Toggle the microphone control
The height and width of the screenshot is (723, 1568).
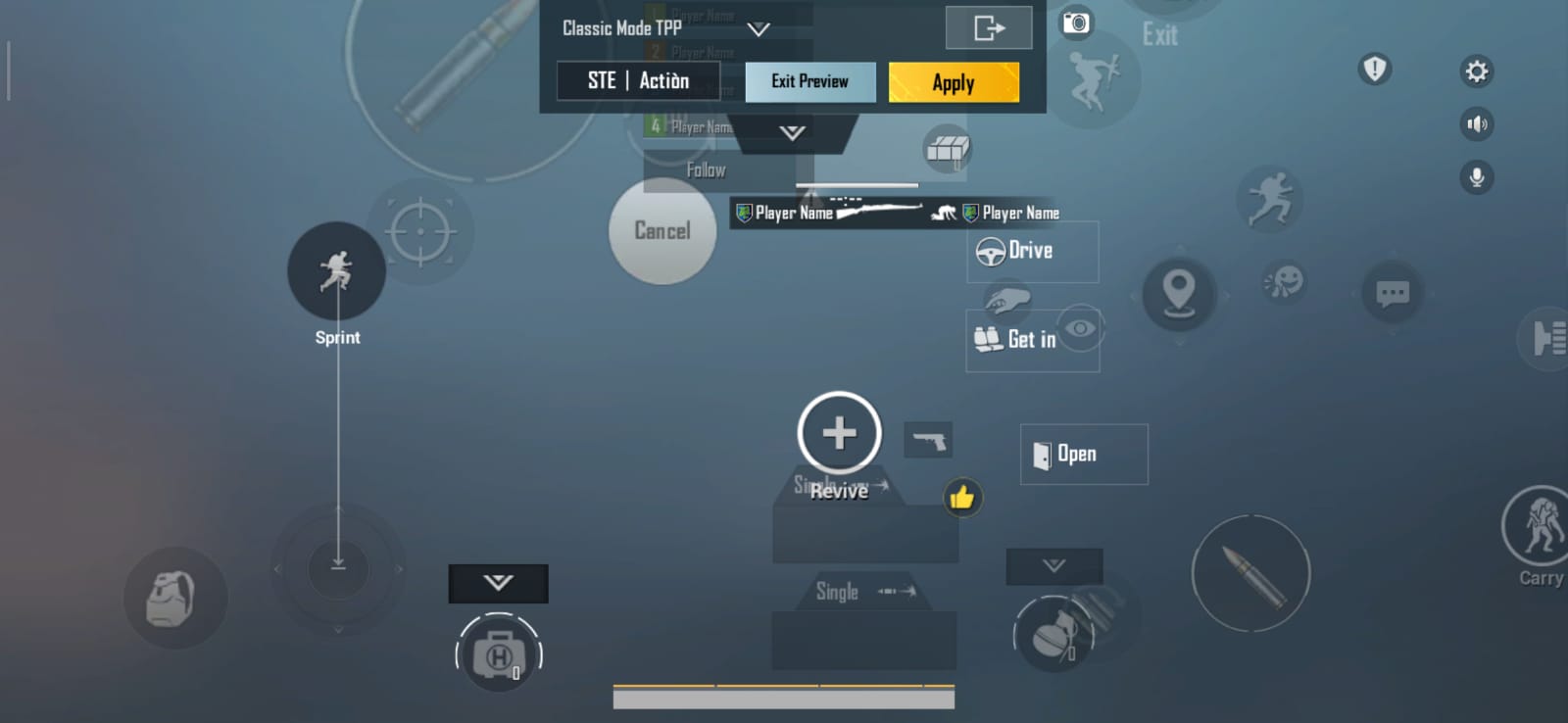point(1478,177)
